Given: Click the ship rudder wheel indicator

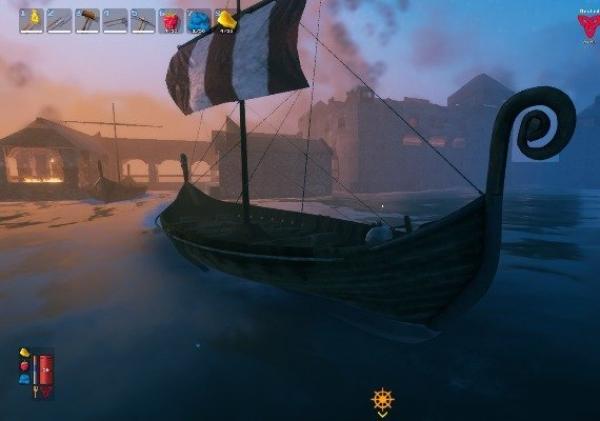Looking at the screenshot, I should (382, 401).
